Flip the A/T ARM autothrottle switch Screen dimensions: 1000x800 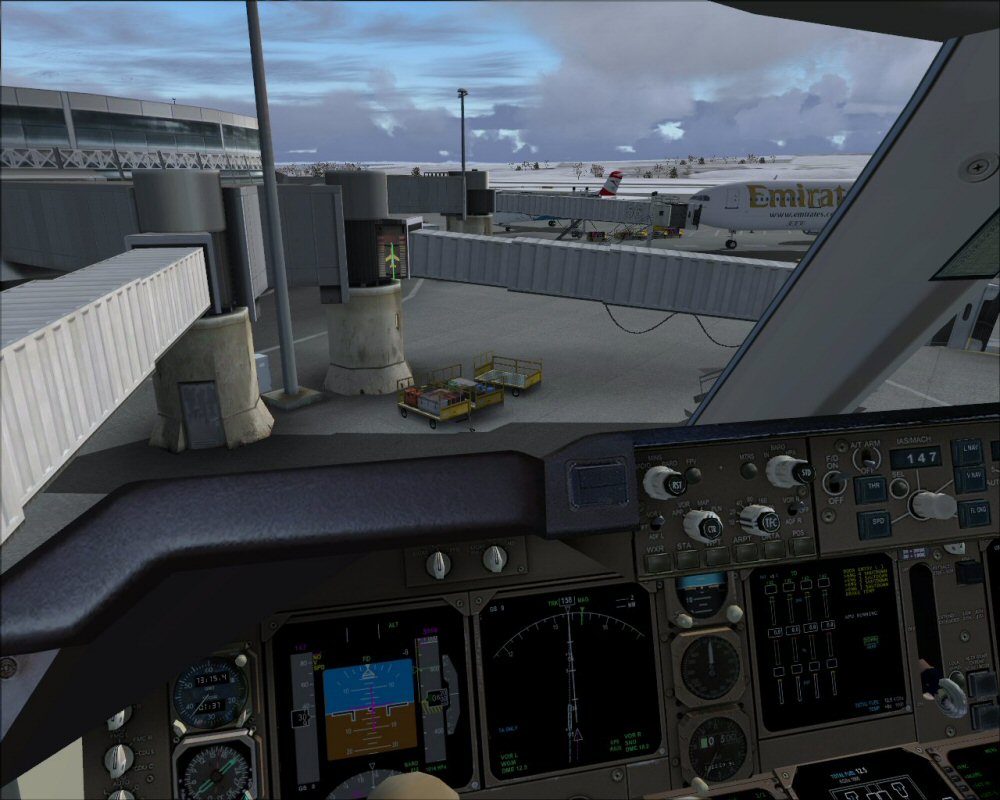click(867, 457)
